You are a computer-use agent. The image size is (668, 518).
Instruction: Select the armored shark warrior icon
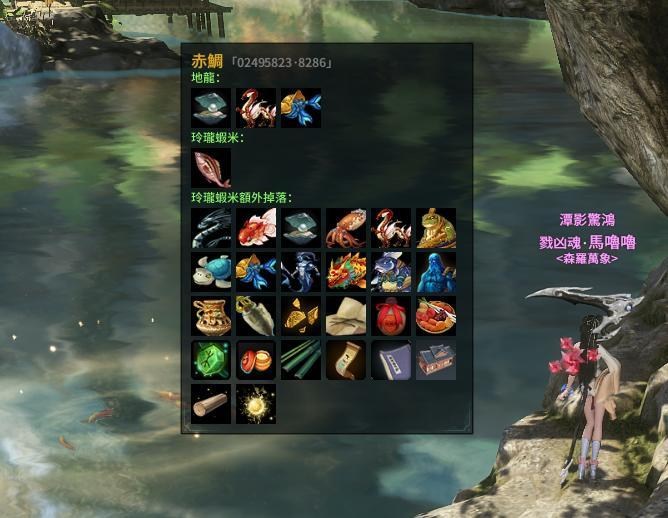pyautogui.click(x=391, y=272)
